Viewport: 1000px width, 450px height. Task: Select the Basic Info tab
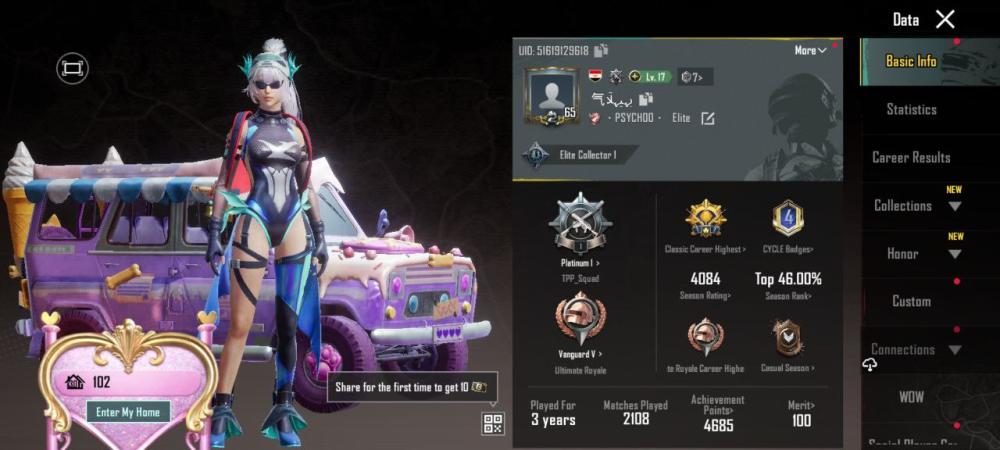point(911,61)
